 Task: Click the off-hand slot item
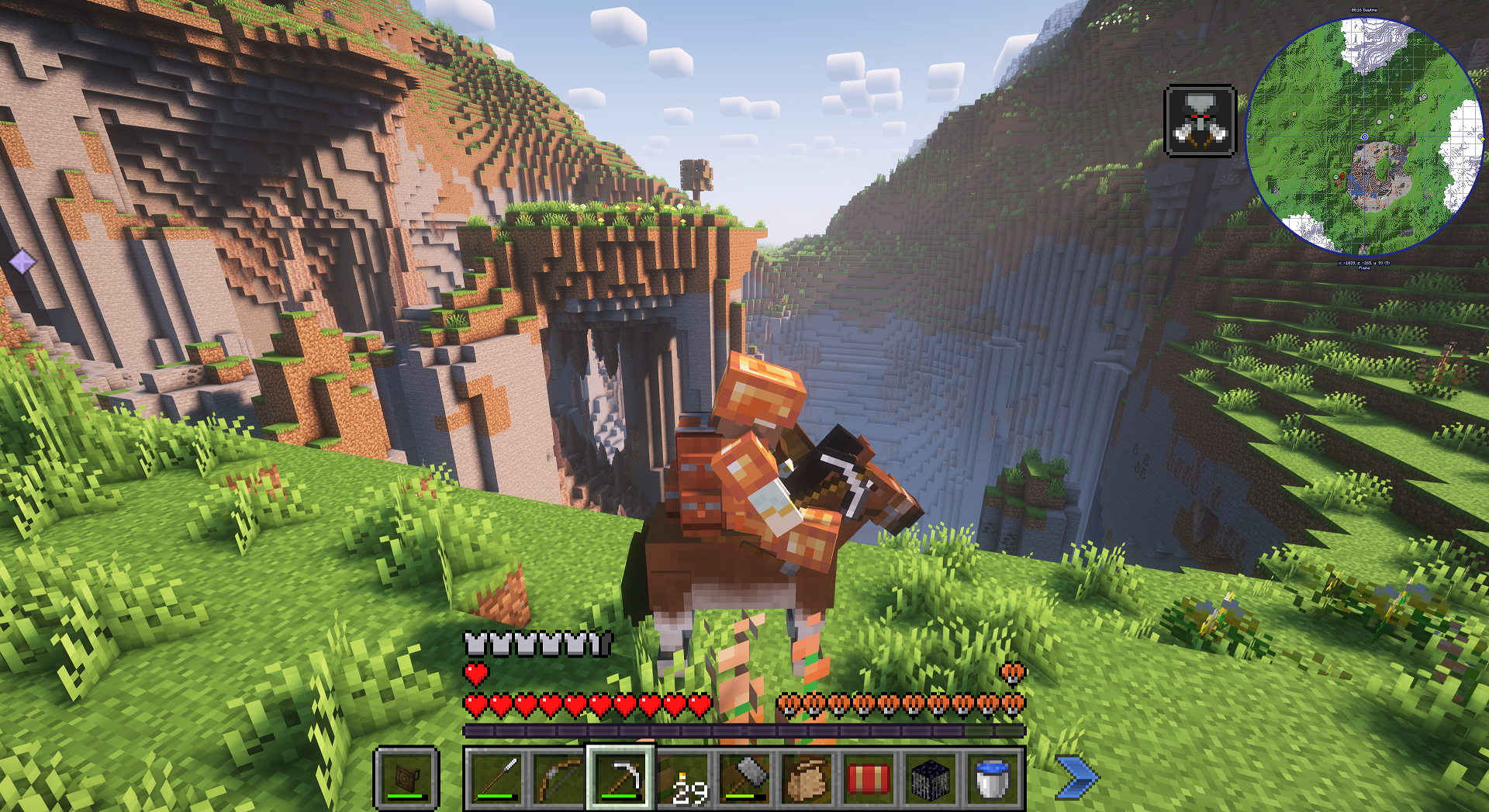406,779
